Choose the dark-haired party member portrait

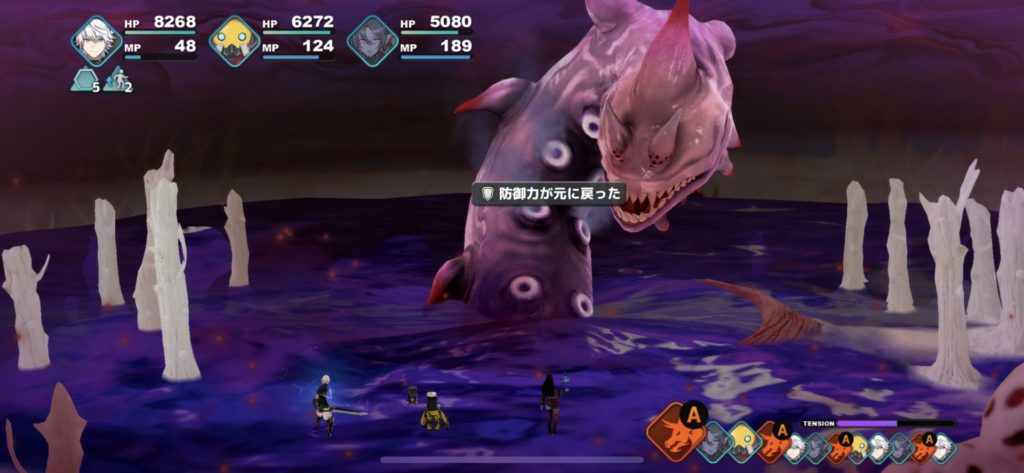pyautogui.click(x=372, y=41)
